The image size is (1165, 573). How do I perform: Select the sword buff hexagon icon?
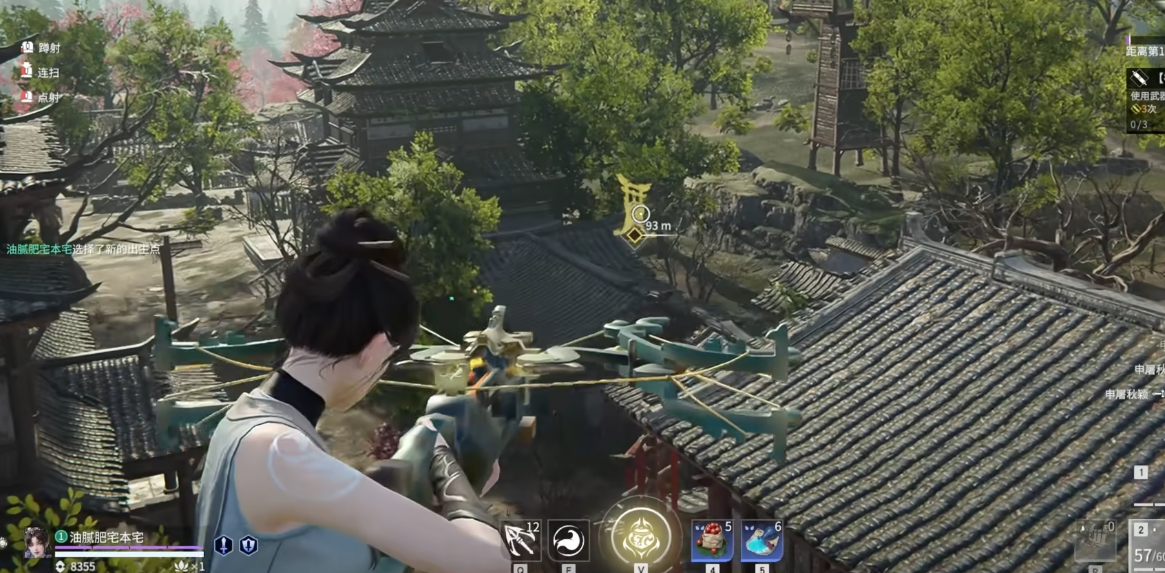(x=223, y=545)
